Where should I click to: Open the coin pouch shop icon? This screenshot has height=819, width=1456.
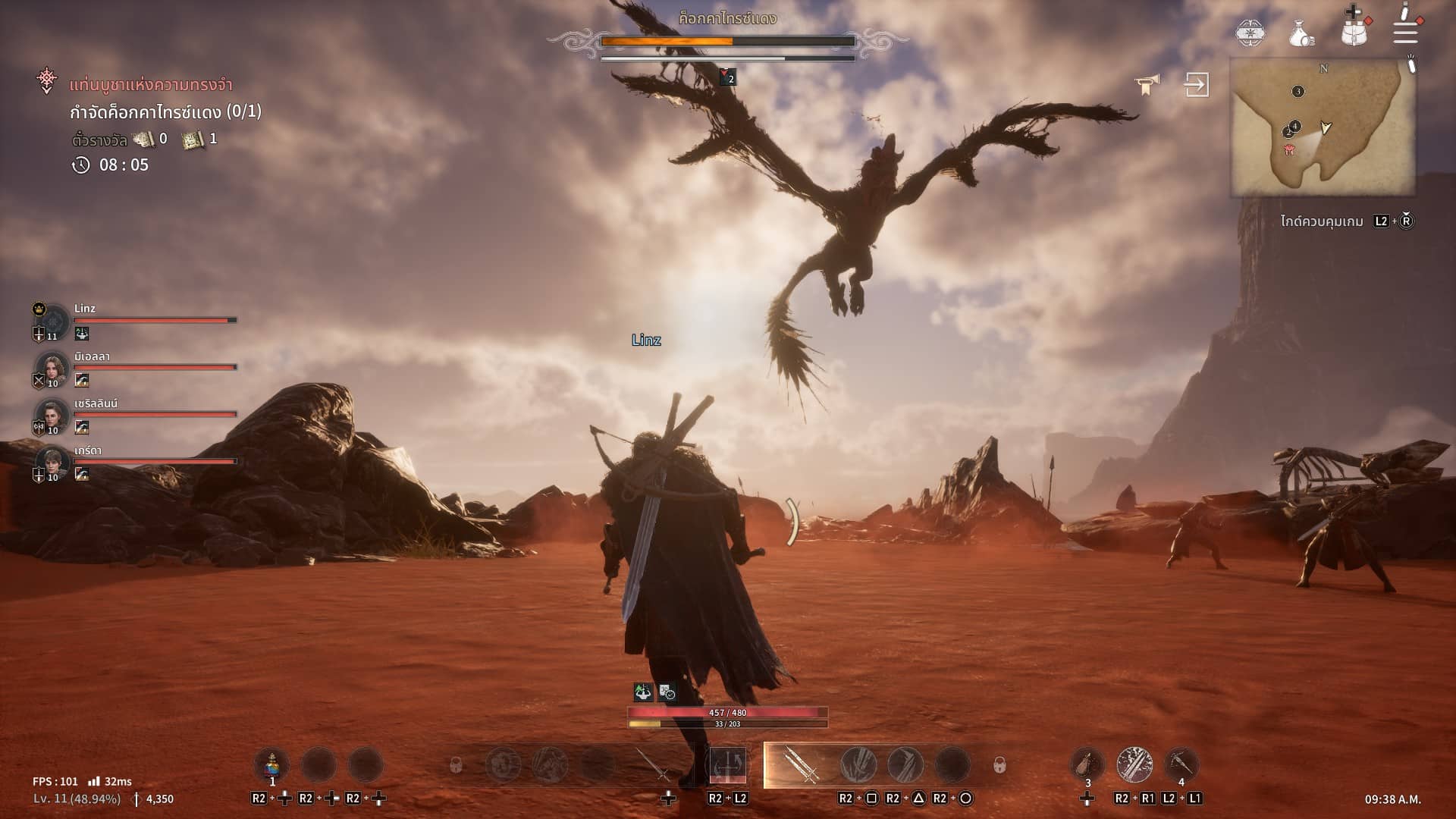(1301, 33)
